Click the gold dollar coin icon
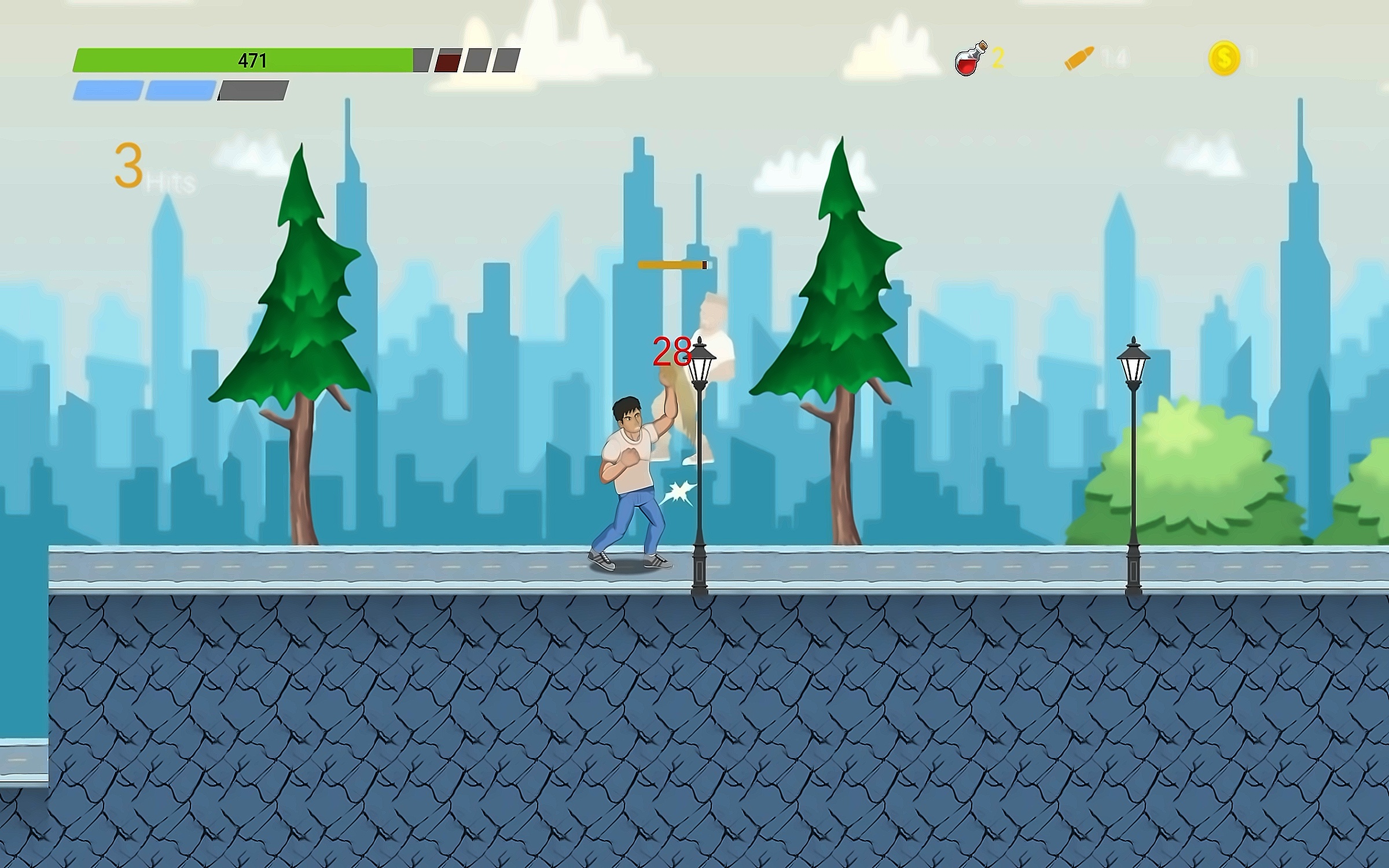1389x868 pixels. 1223,58
